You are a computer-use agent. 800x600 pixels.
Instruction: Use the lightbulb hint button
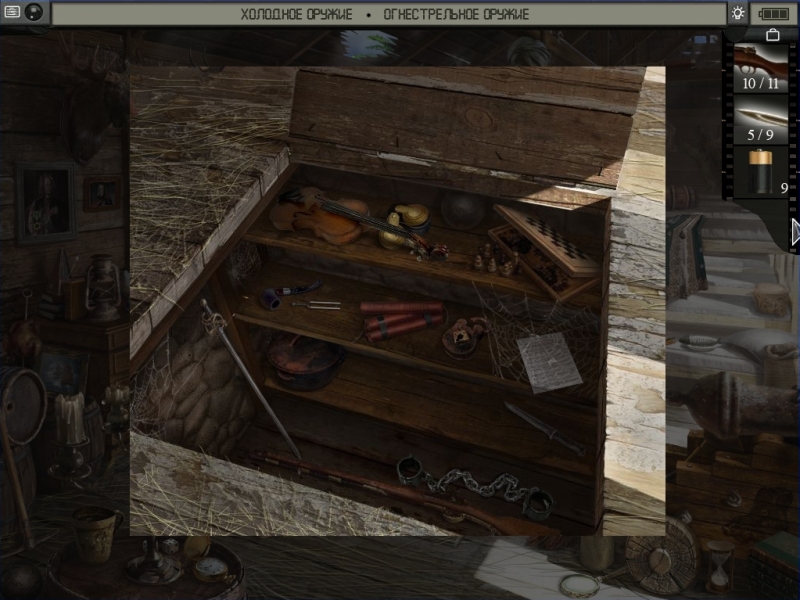[x=738, y=13]
